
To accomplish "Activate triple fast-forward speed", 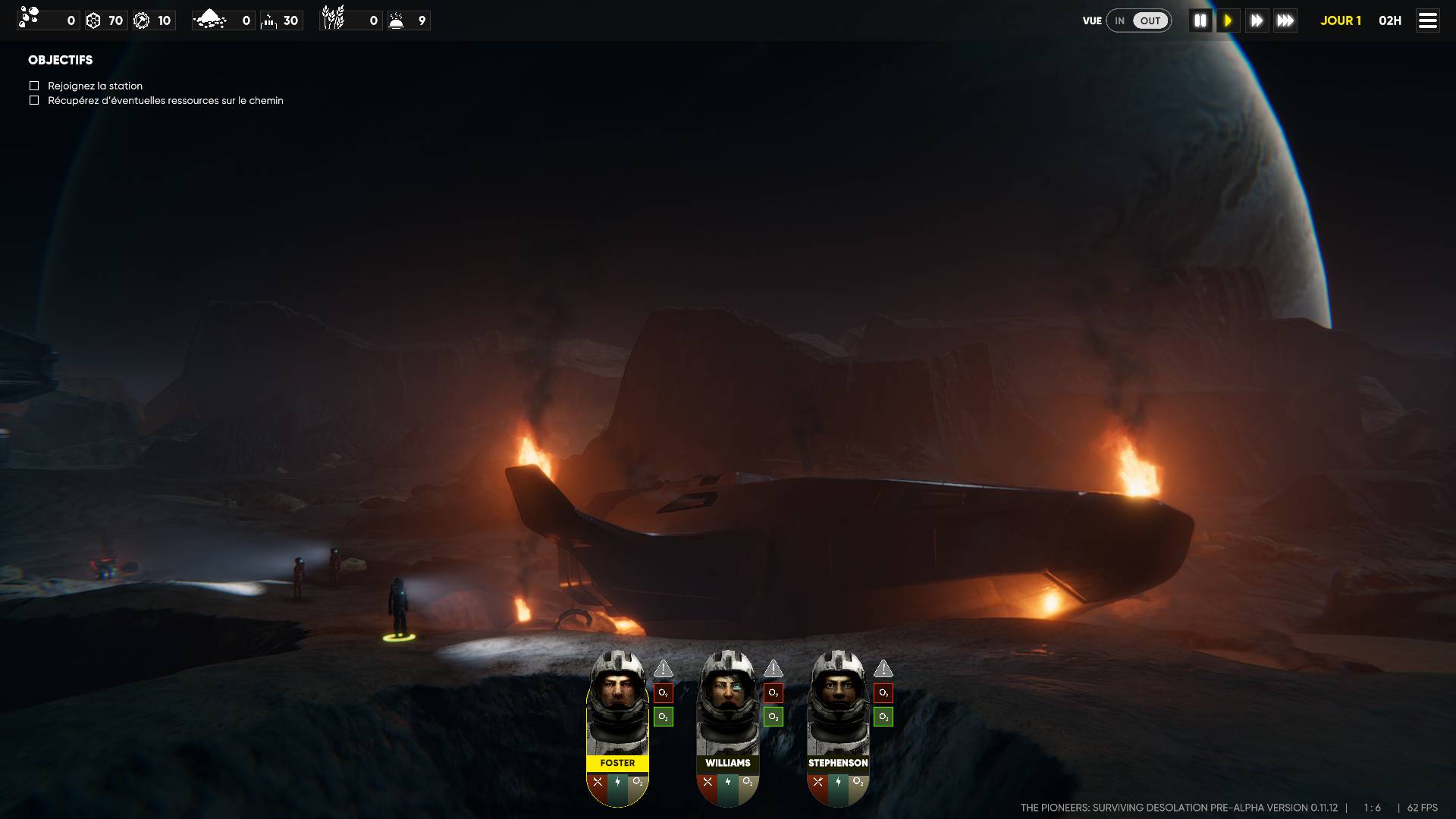I will click(x=1285, y=20).
